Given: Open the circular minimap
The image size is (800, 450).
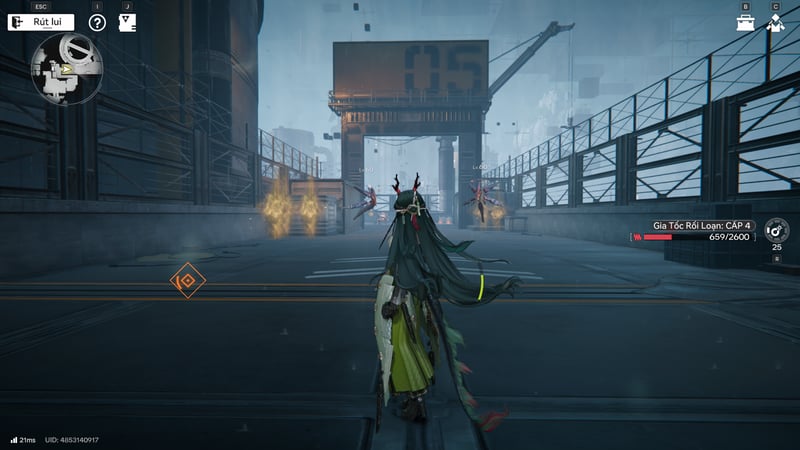Looking at the screenshot, I should [65, 69].
